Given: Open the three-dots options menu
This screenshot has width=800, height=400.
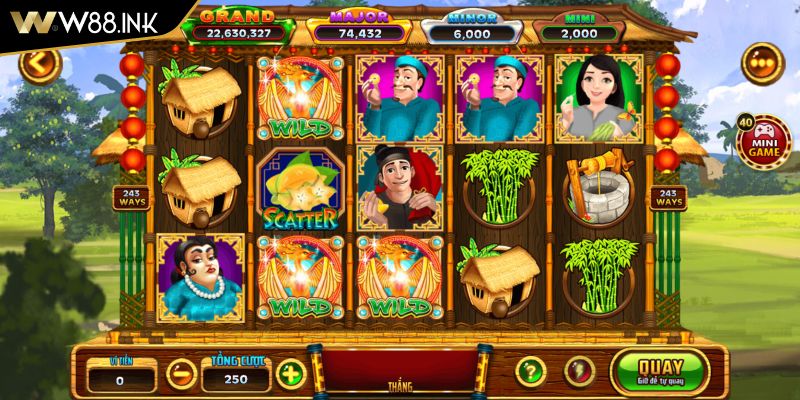Looking at the screenshot, I should point(763,63).
